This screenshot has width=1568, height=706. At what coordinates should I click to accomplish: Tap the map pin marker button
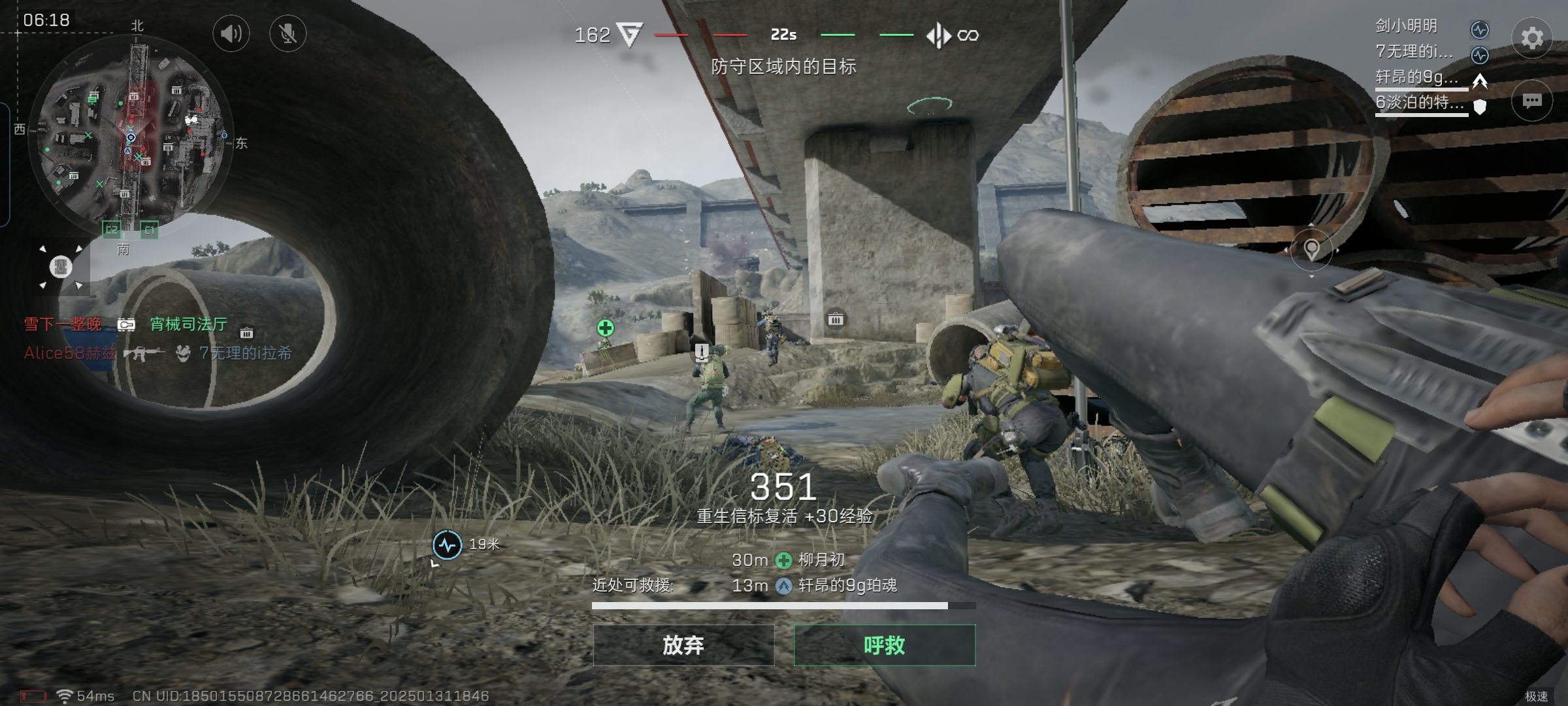[1311, 250]
